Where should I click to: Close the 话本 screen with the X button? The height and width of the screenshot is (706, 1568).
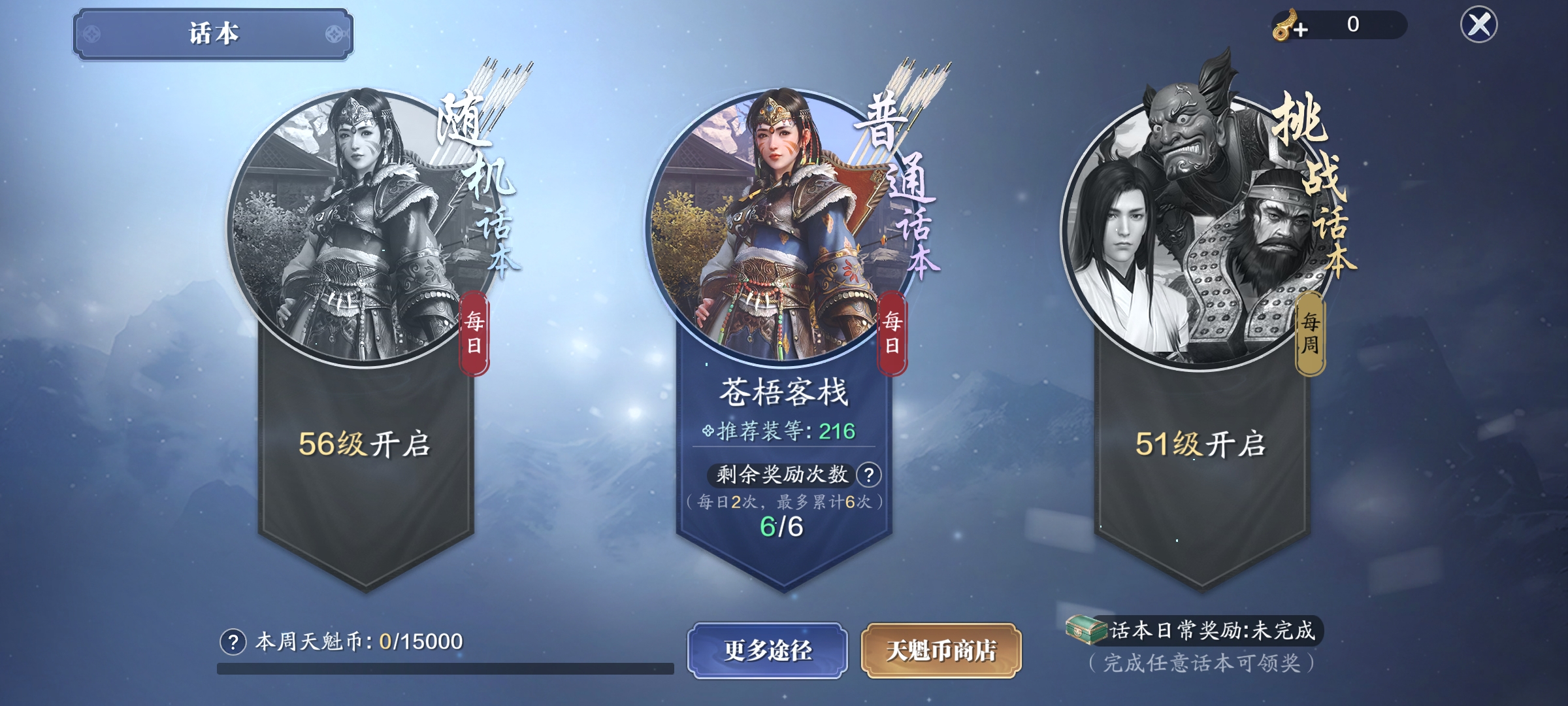1478,25
